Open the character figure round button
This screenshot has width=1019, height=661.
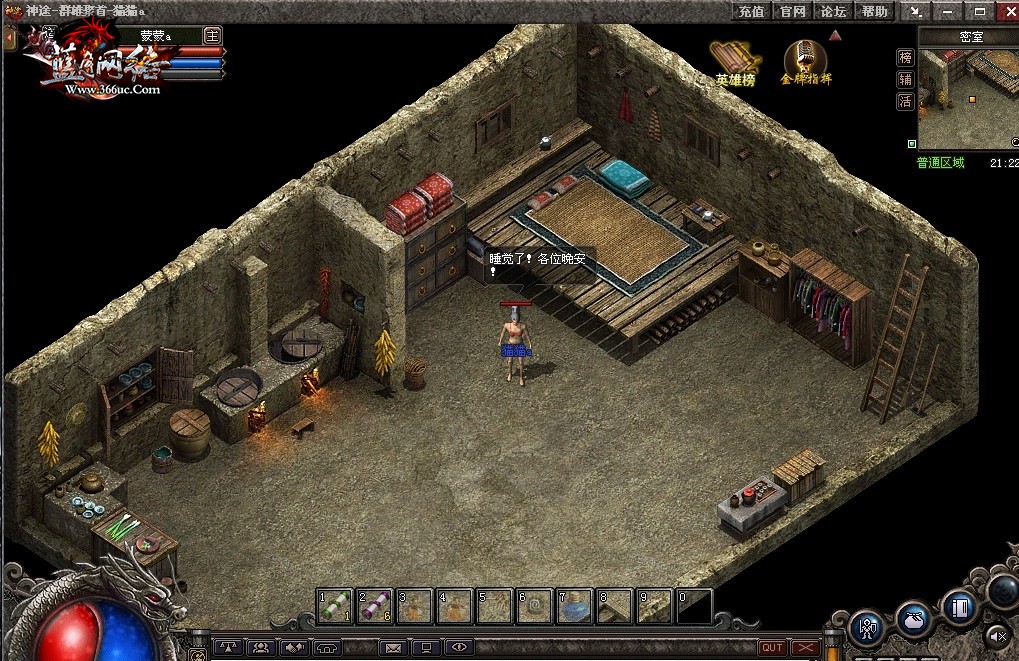[x=868, y=627]
